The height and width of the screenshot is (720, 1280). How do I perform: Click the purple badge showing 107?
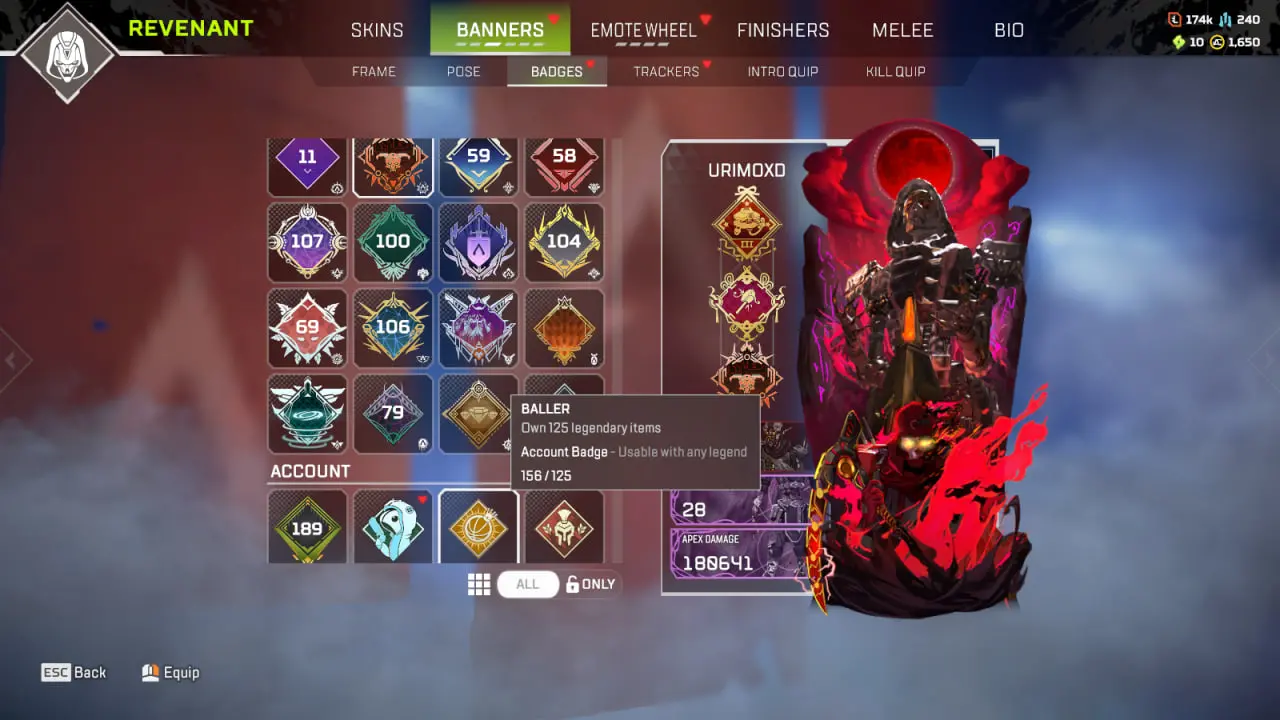(307, 241)
